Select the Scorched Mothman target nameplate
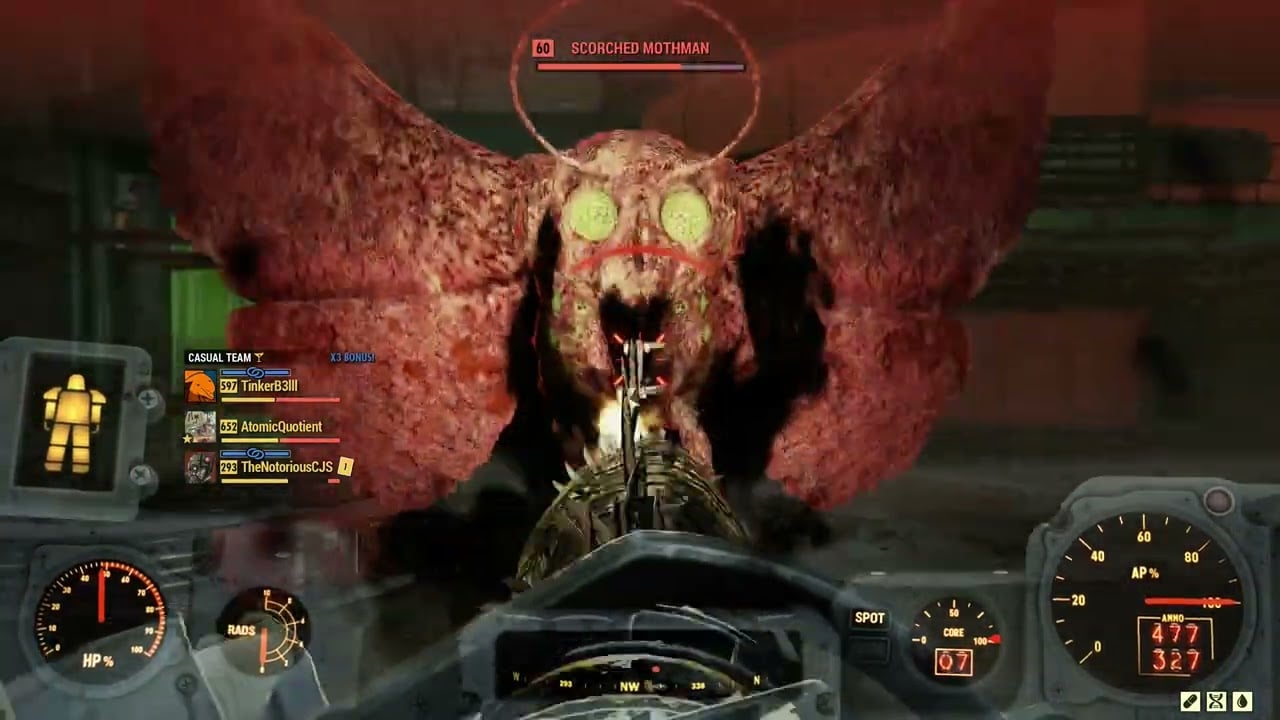Viewport: 1280px width, 720px height. 640,48
